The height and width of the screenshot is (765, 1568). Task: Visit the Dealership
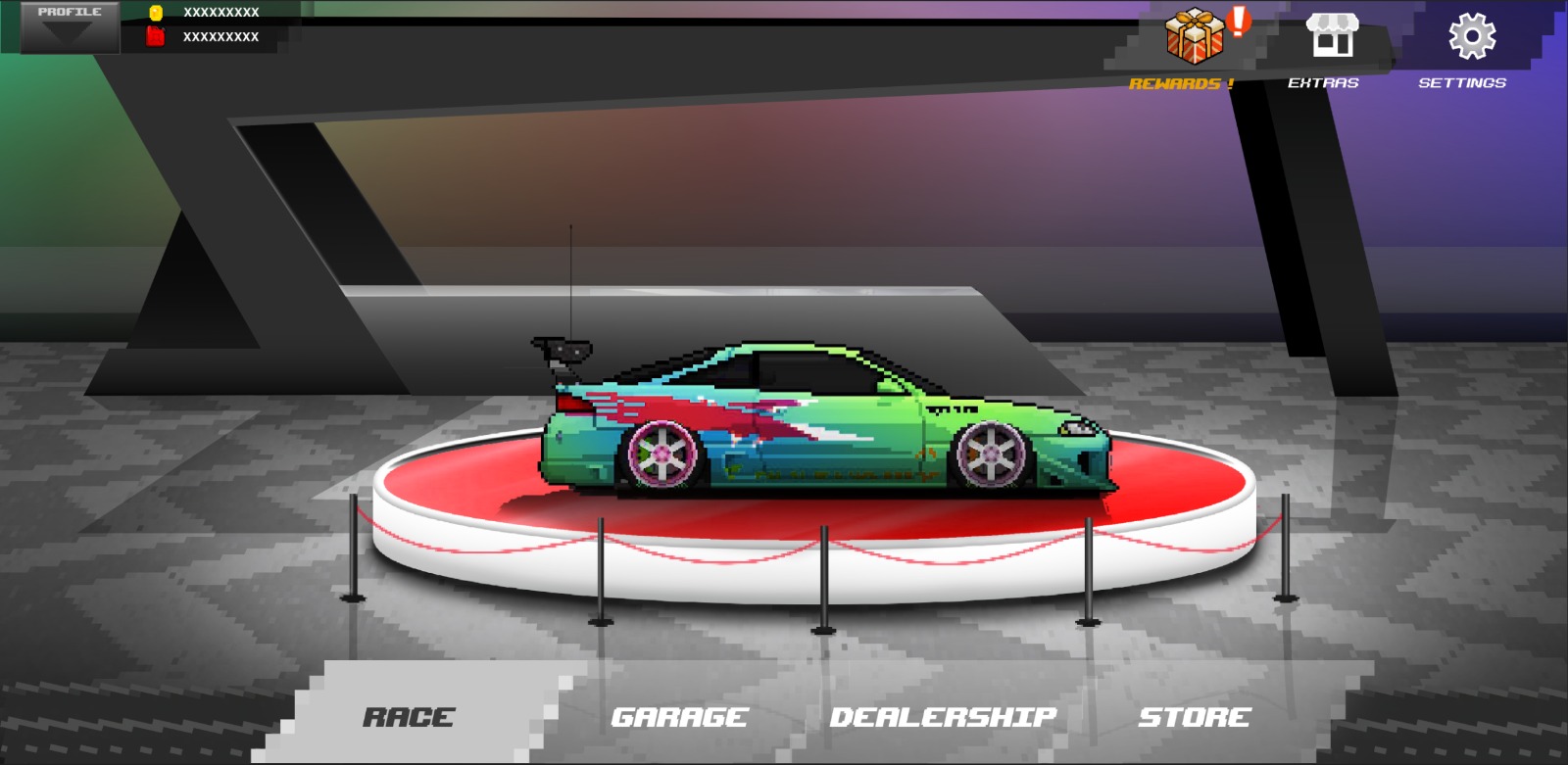pos(943,717)
